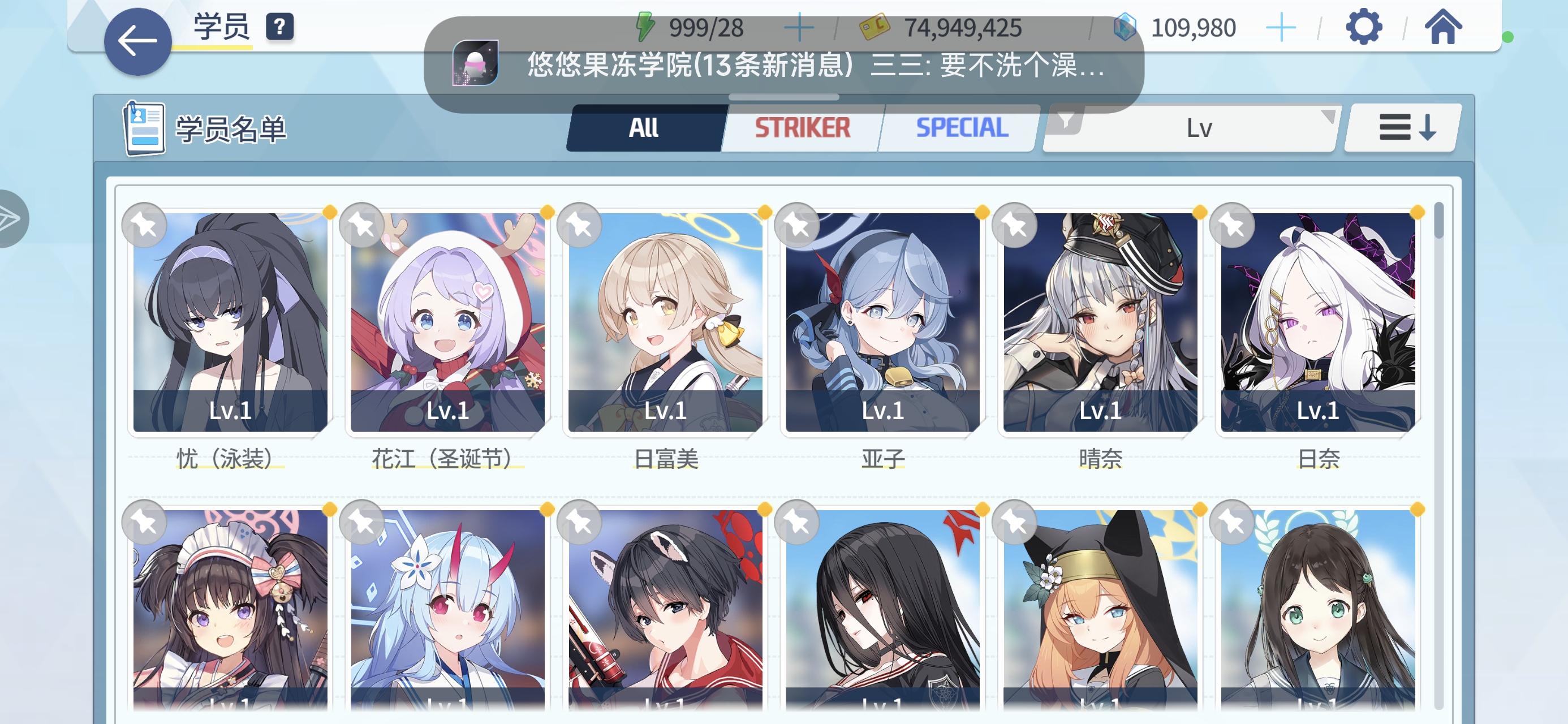Open the settings gear icon

pyautogui.click(x=1365, y=26)
